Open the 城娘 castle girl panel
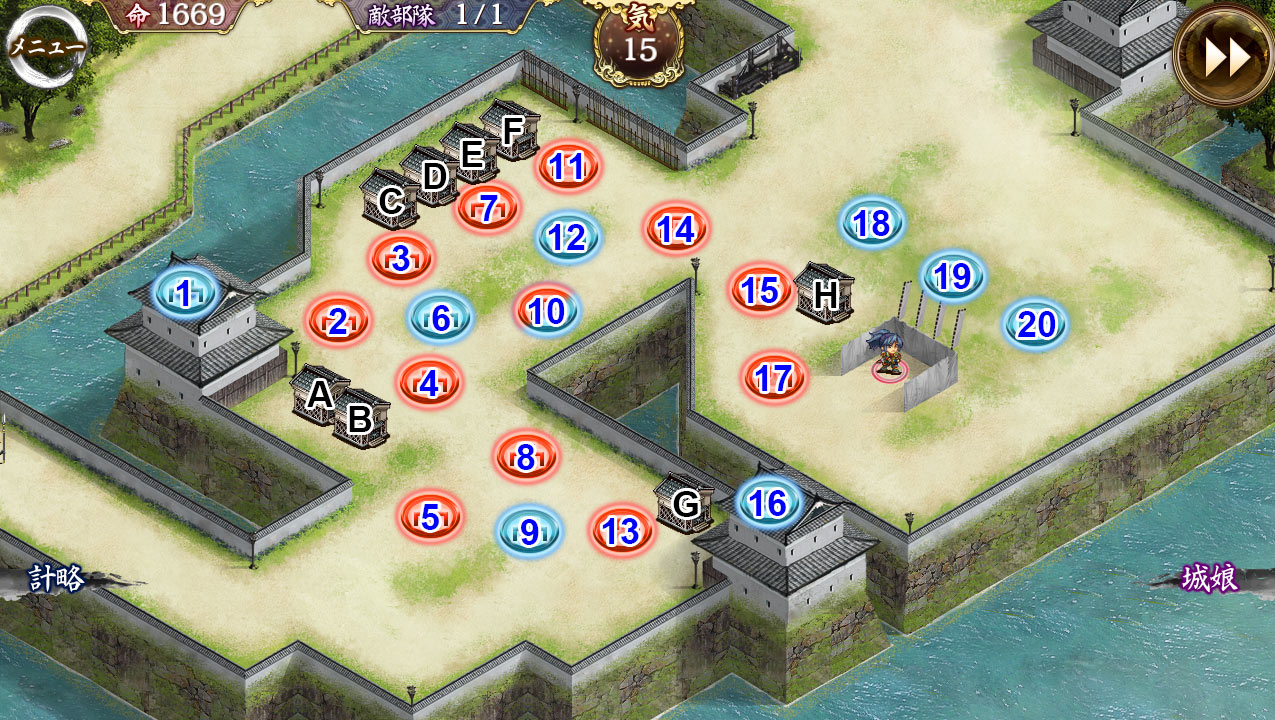The image size is (1275, 720). pyautogui.click(x=1210, y=578)
